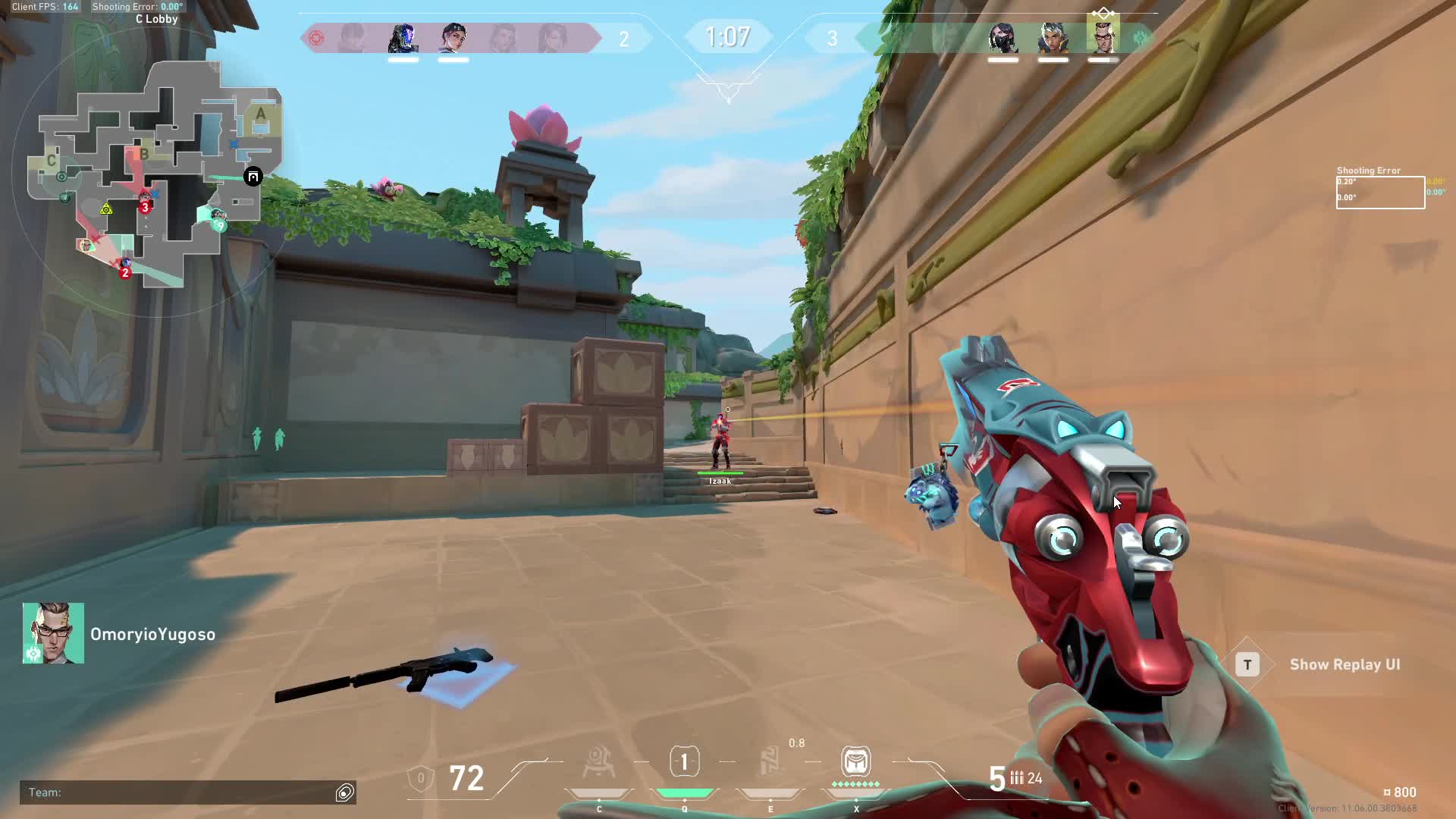Select the blue-helmeted agent portrait on red team
The width and height of the screenshot is (1456, 819).
pyautogui.click(x=403, y=38)
